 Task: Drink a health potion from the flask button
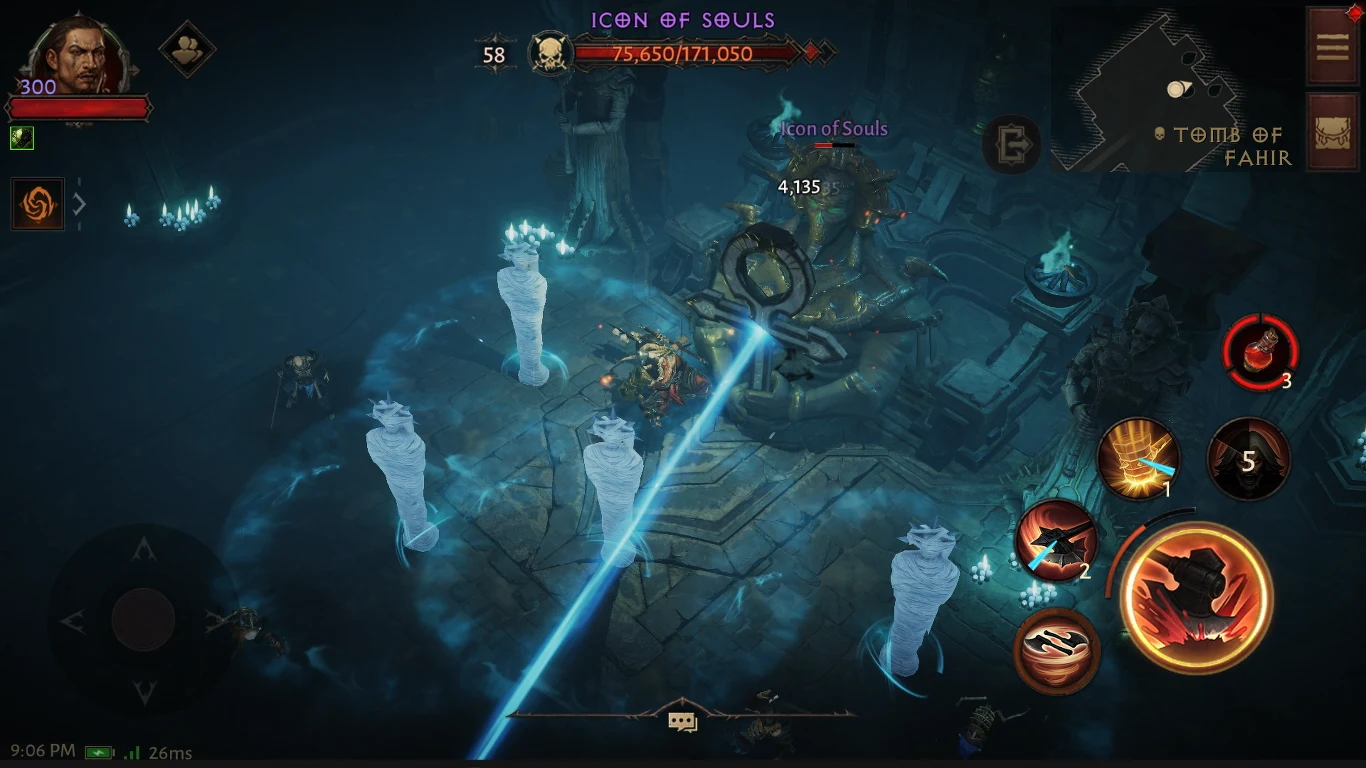click(1262, 352)
